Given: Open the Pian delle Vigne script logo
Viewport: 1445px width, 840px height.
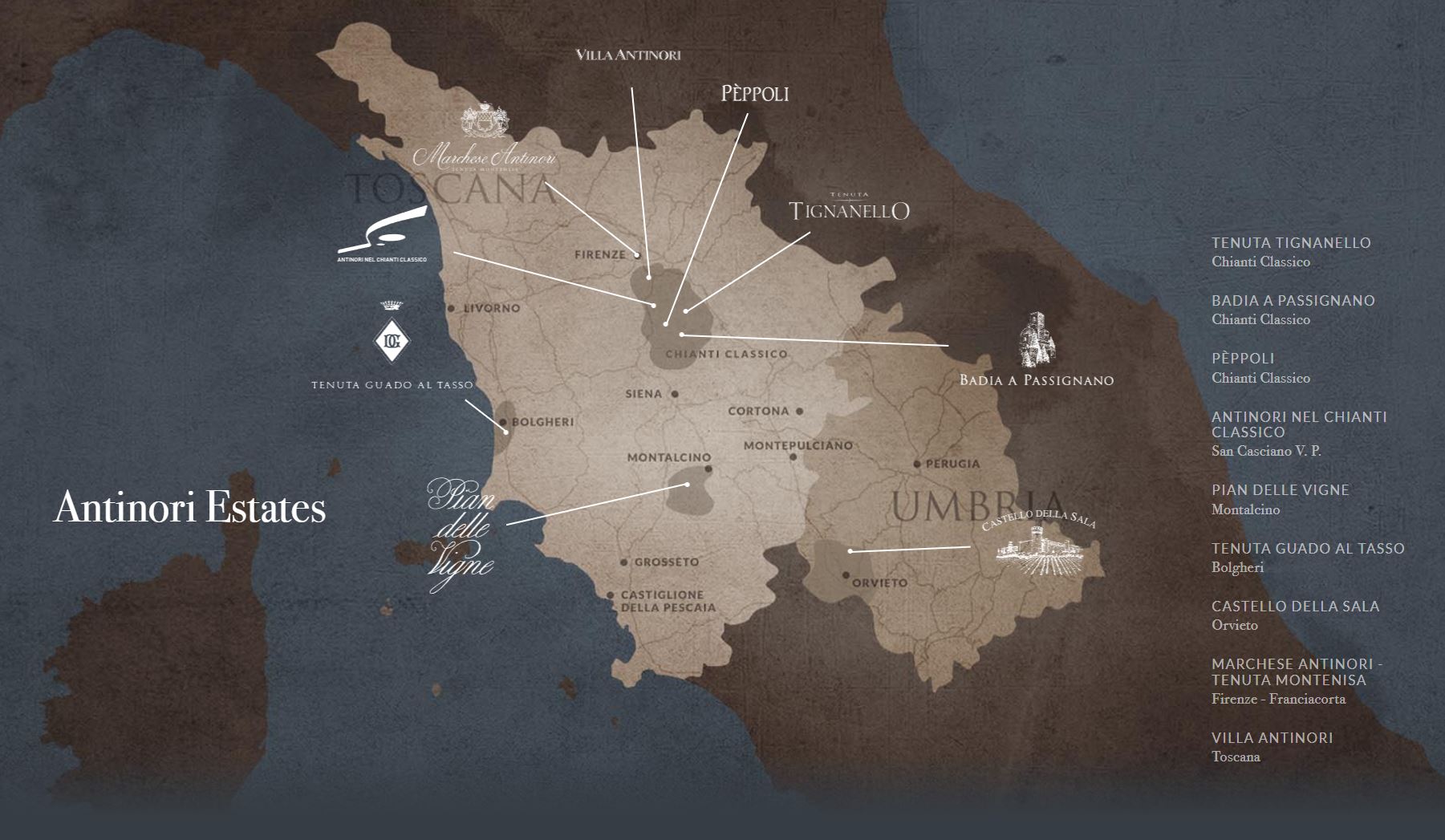Looking at the screenshot, I should click(461, 534).
